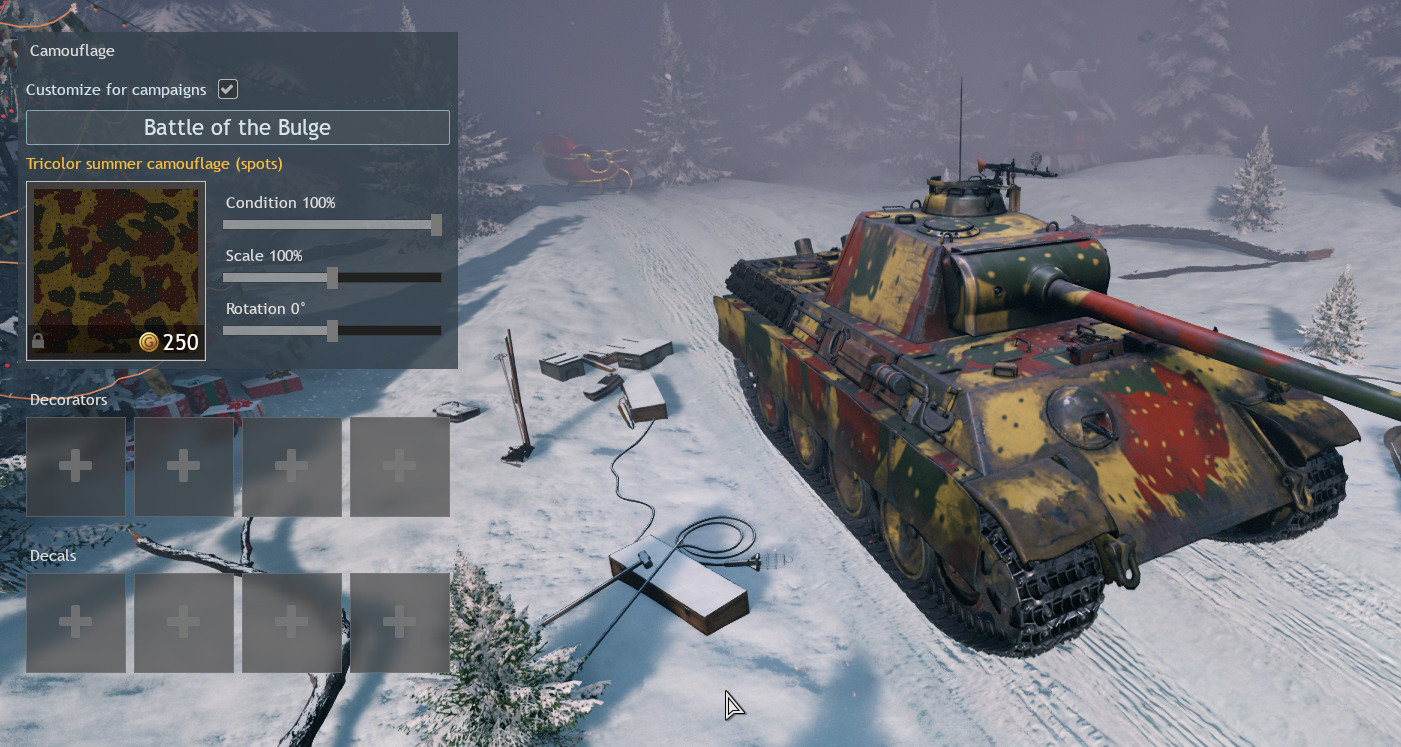
Task: Toggle the Customize for campaigns checkbox
Action: (x=228, y=89)
